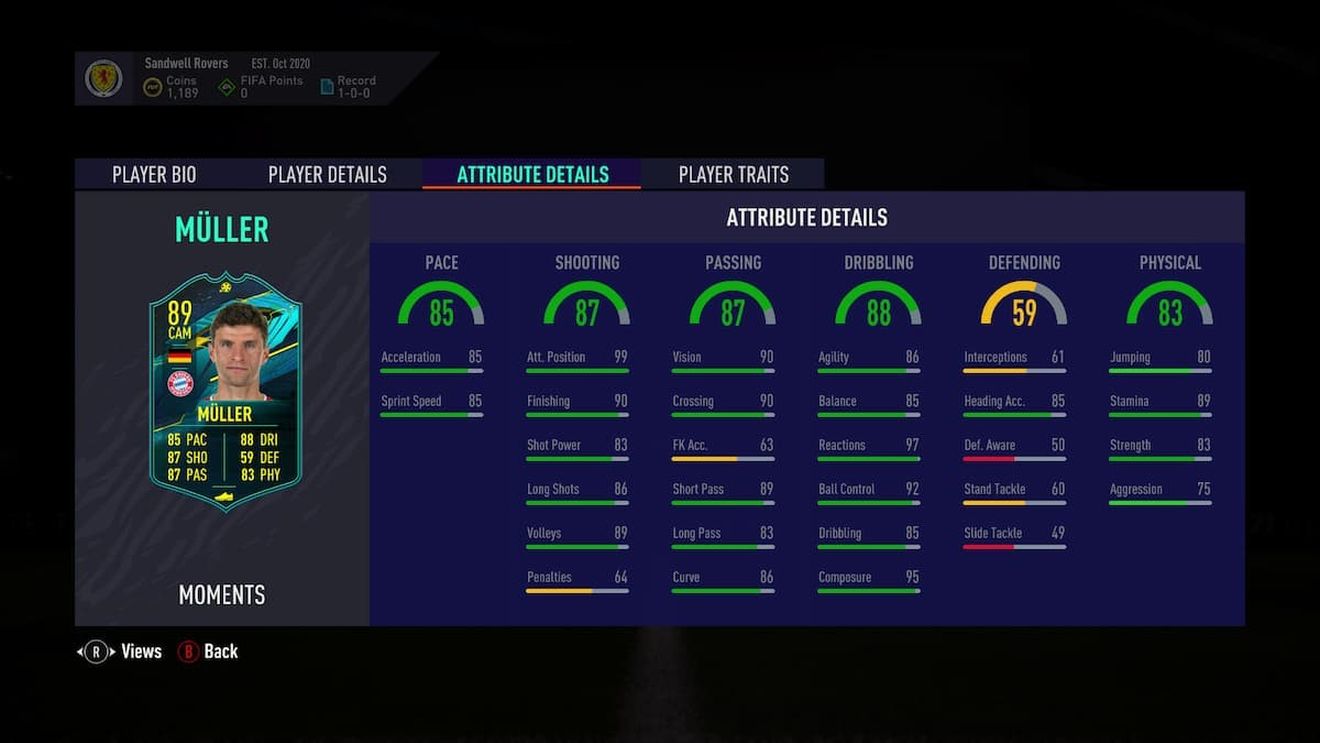Viewport: 1320px width, 743px height.
Task: Open the Player Bio tab
Action: 152,174
